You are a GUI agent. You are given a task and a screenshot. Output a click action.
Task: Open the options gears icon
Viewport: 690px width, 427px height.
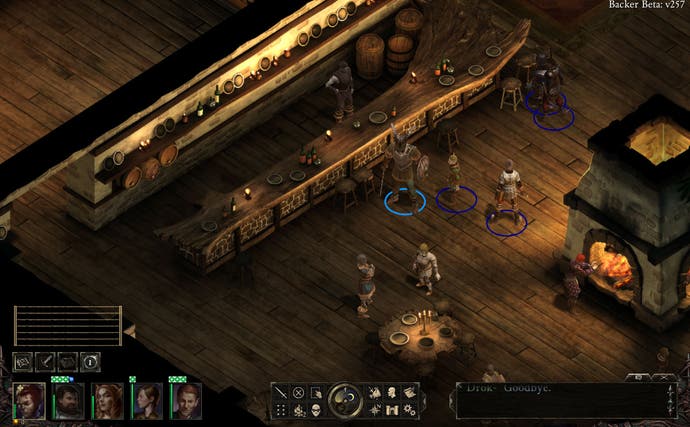pos(409,410)
